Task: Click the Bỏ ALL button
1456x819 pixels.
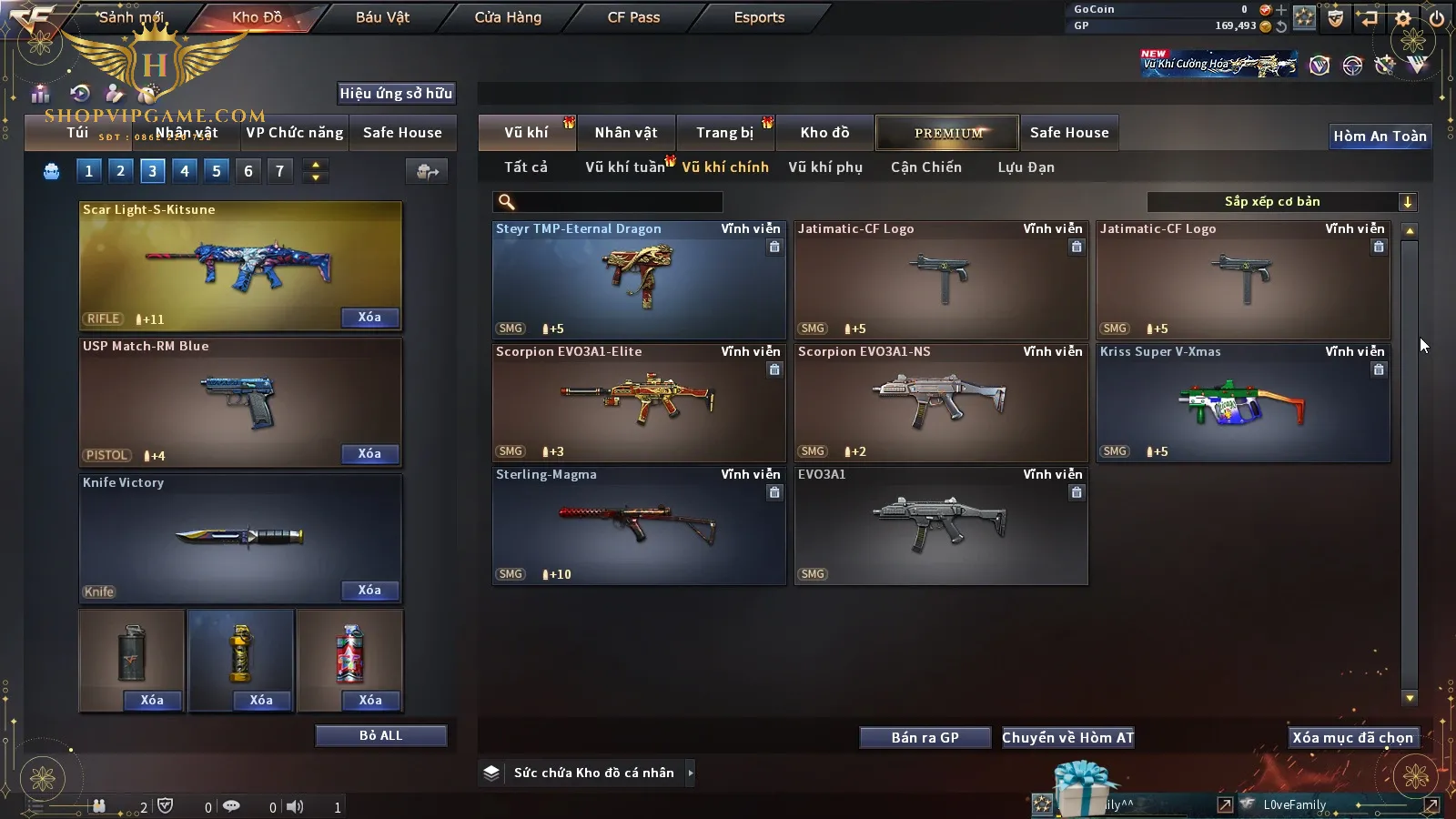Action: point(380,736)
